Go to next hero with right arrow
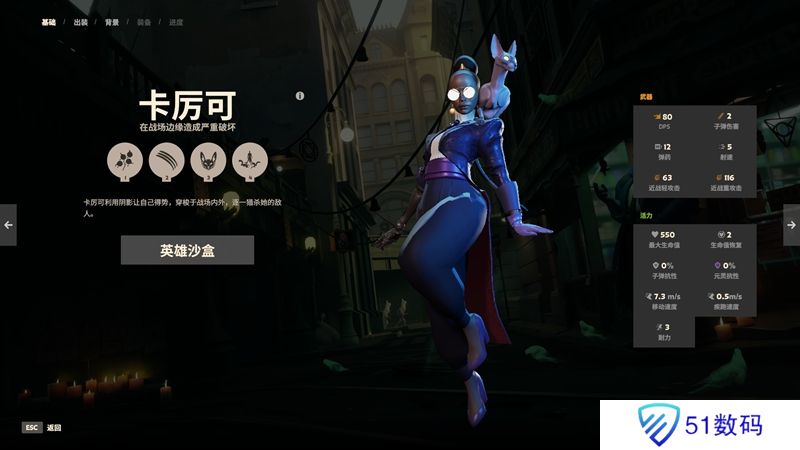The image size is (800, 450). [x=791, y=225]
